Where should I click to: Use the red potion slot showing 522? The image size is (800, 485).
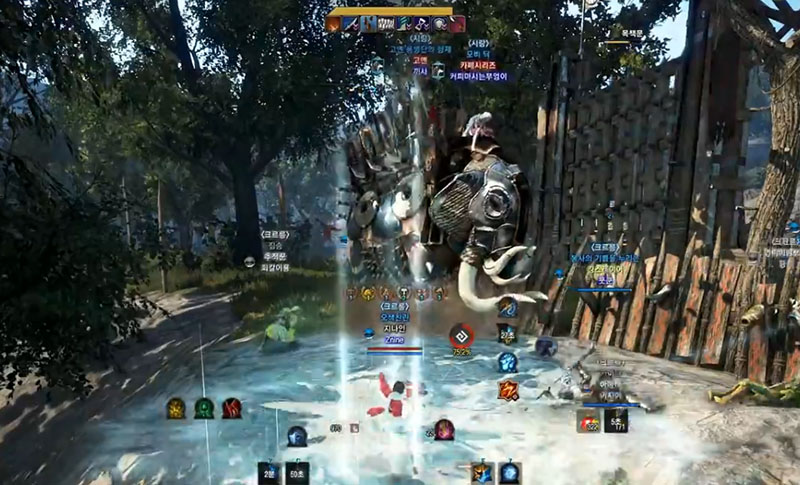(x=588, y=420)
